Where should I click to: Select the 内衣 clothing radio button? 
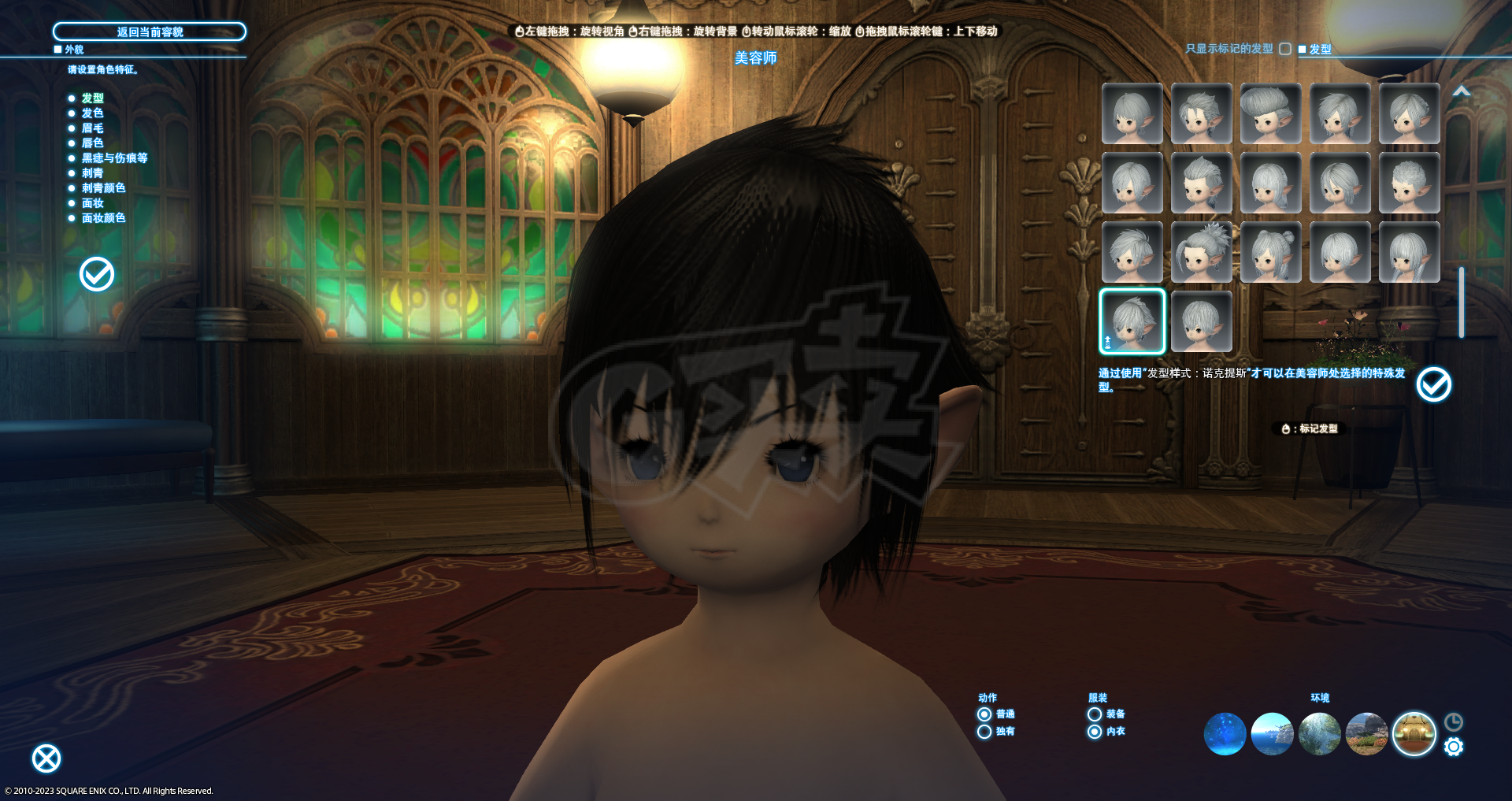[1095, 732]
